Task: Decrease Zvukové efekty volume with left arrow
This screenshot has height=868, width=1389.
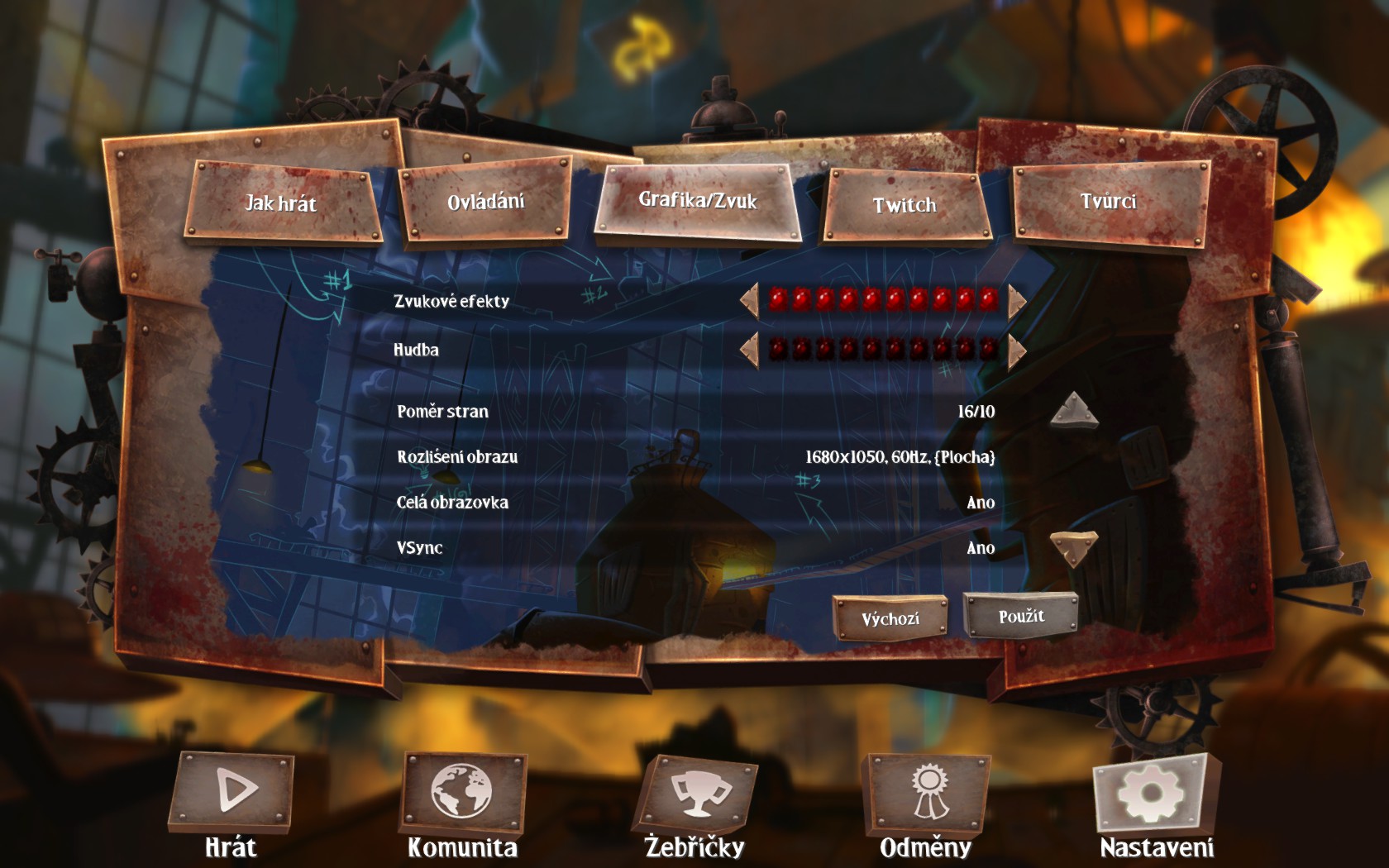Action: pyautogui.click(x=749, y=301)
